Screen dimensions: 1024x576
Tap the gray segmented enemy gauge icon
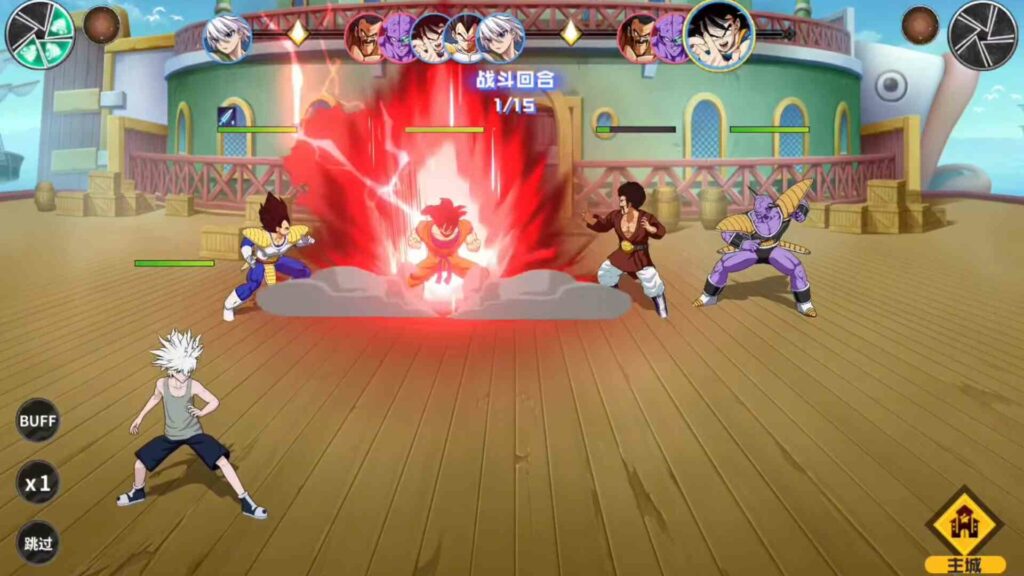point(982,35)
